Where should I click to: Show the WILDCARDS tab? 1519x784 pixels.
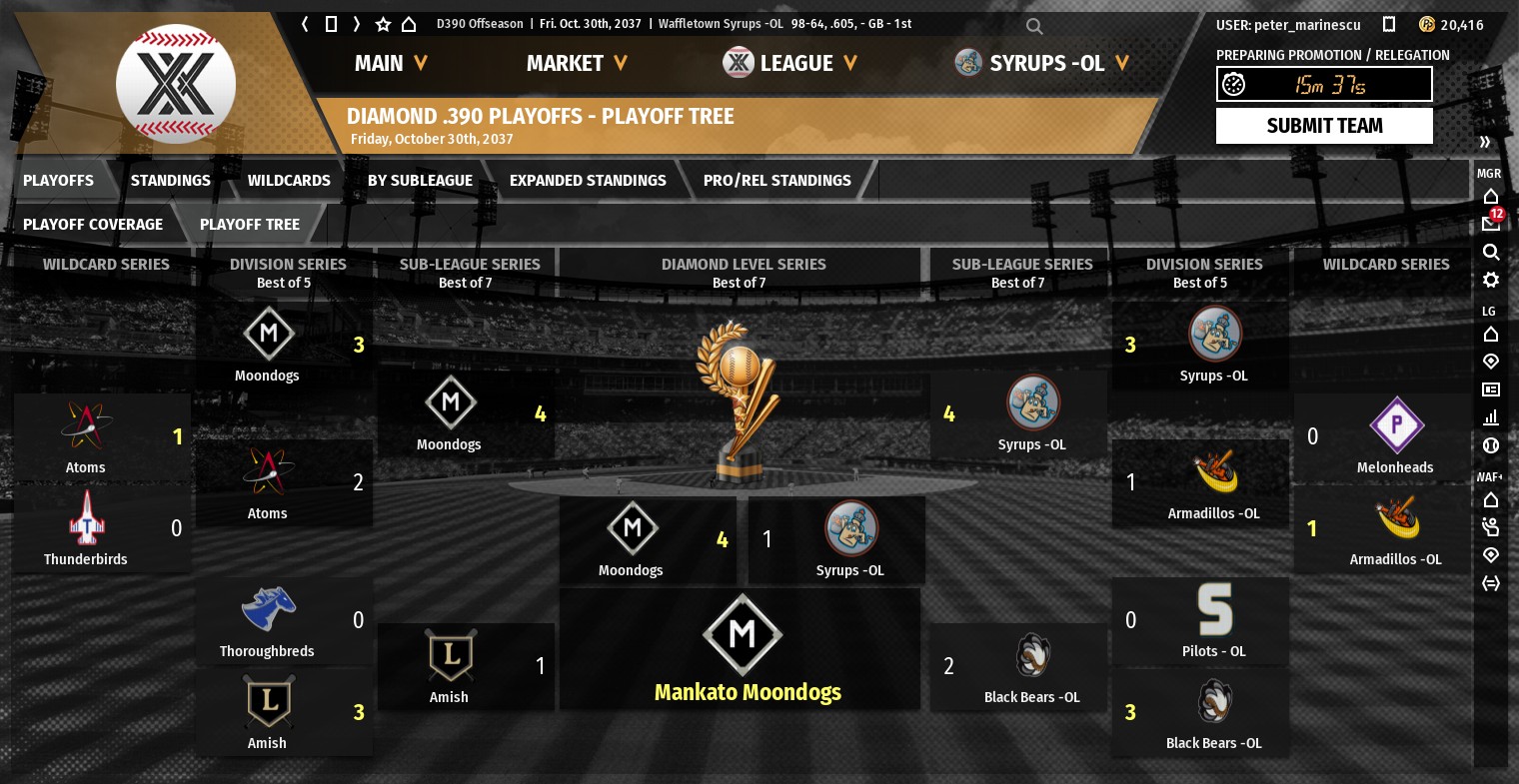[x=289, y=181]
